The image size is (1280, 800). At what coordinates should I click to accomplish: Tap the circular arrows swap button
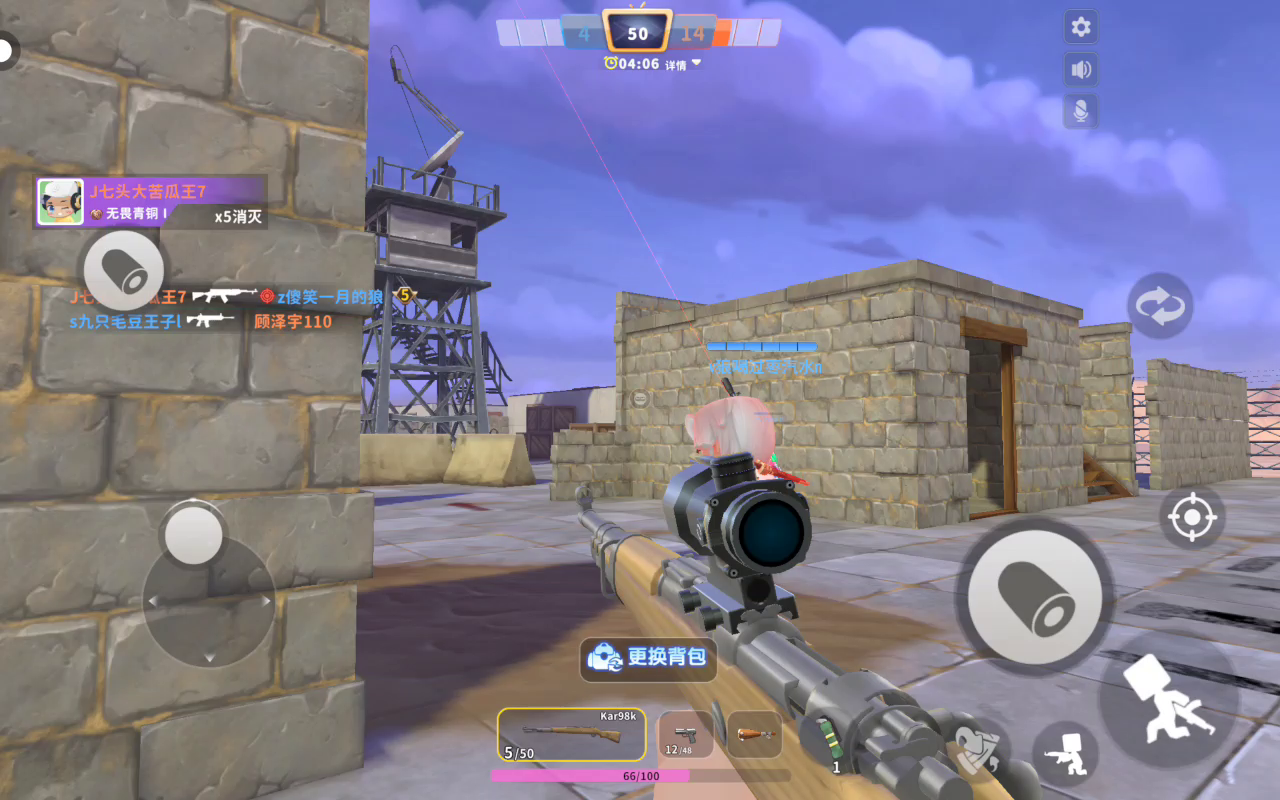(1160, 306)
